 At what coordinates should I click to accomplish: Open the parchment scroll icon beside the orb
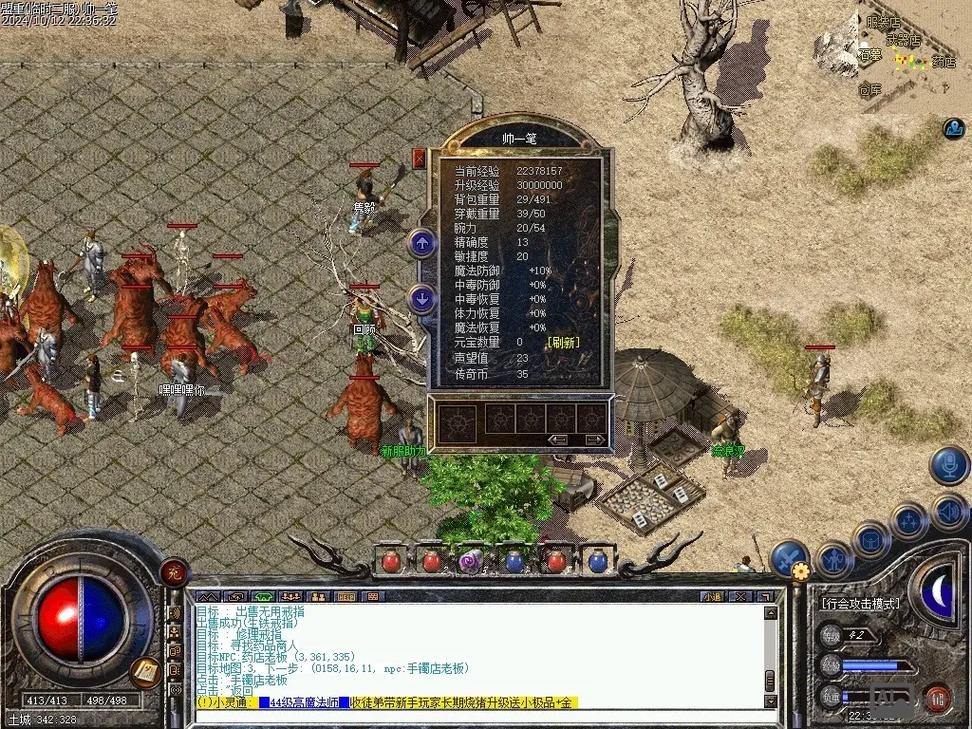146,671
